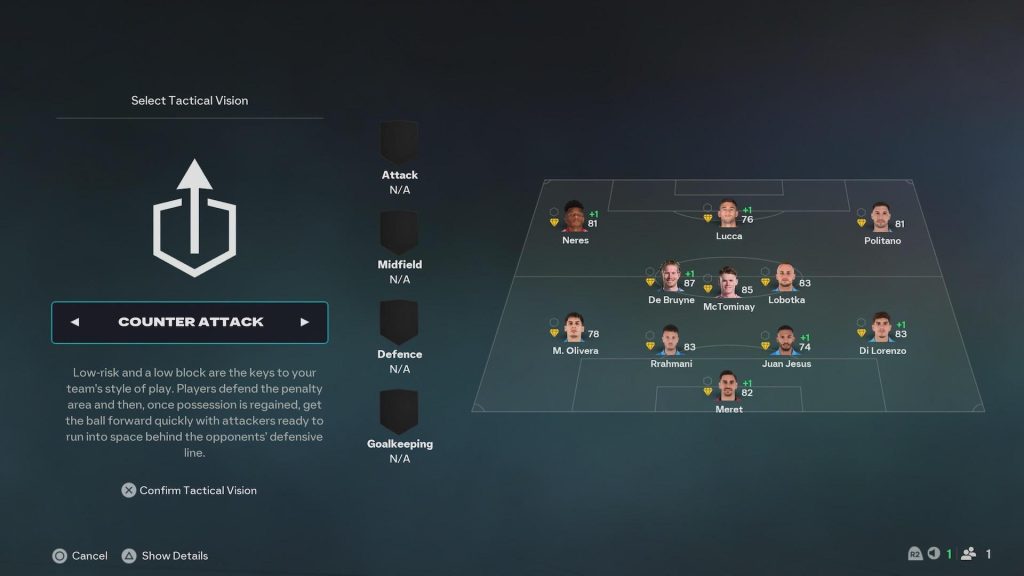Pick left back M. Olivera
Viewport: 1024px width, 576px height.
coord(574,328)
